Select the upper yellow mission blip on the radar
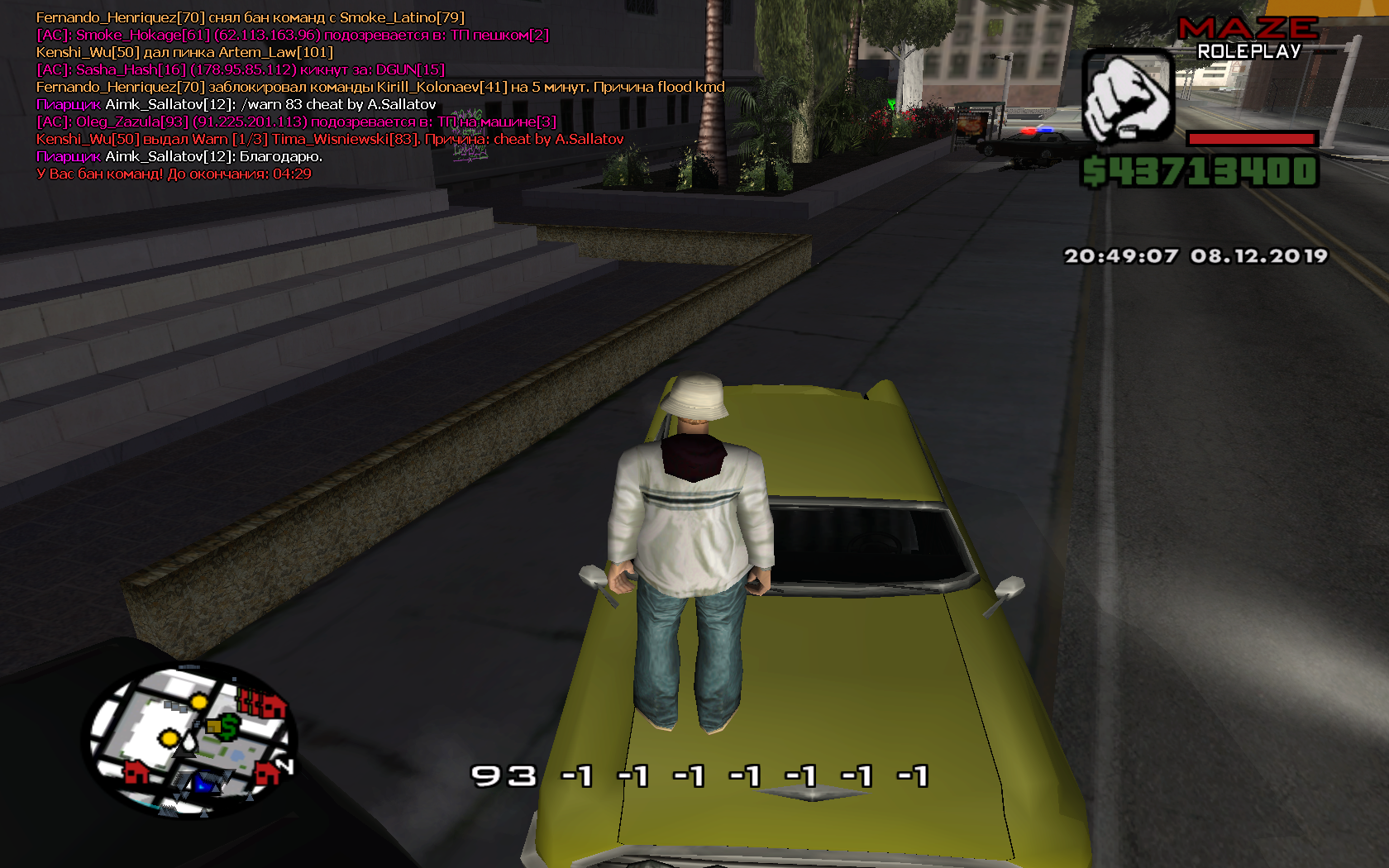The height and width of the screenshot is (868, 1389). (x=198, y=702)
